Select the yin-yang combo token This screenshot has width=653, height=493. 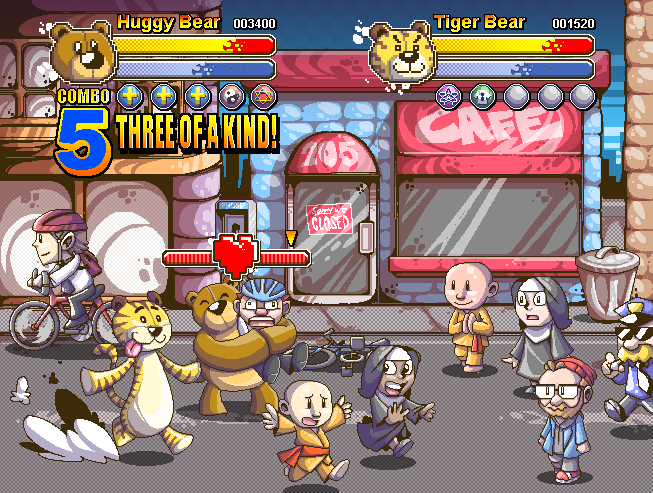tap(232, 96)
